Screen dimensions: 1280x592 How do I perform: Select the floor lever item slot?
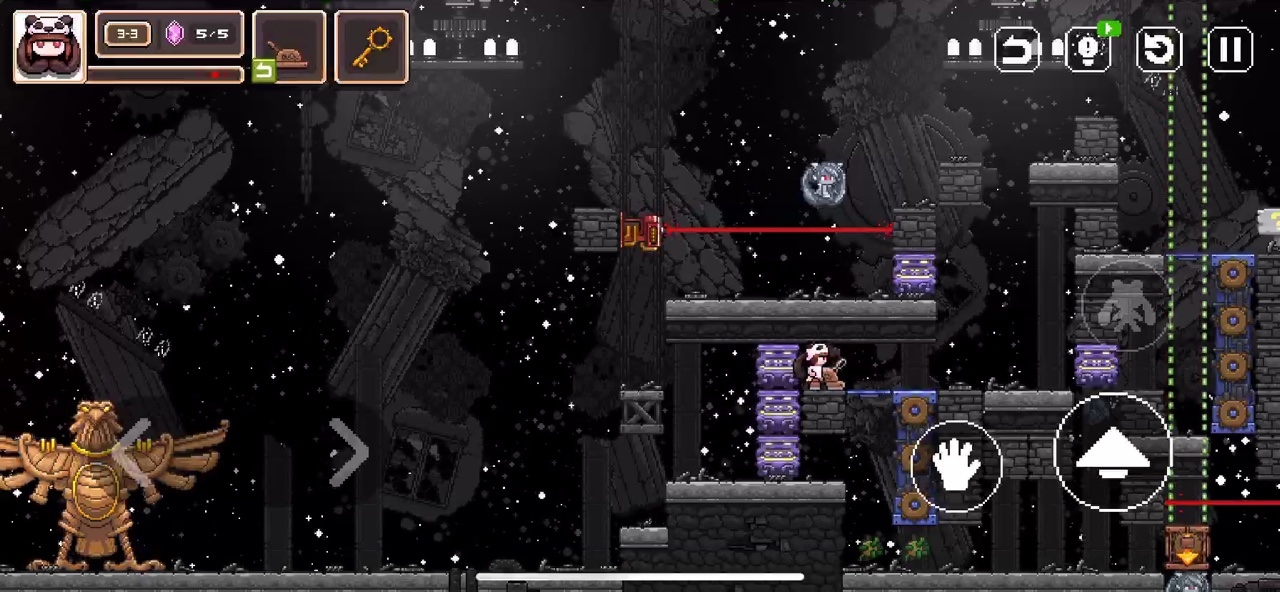(x=290, y=46)
